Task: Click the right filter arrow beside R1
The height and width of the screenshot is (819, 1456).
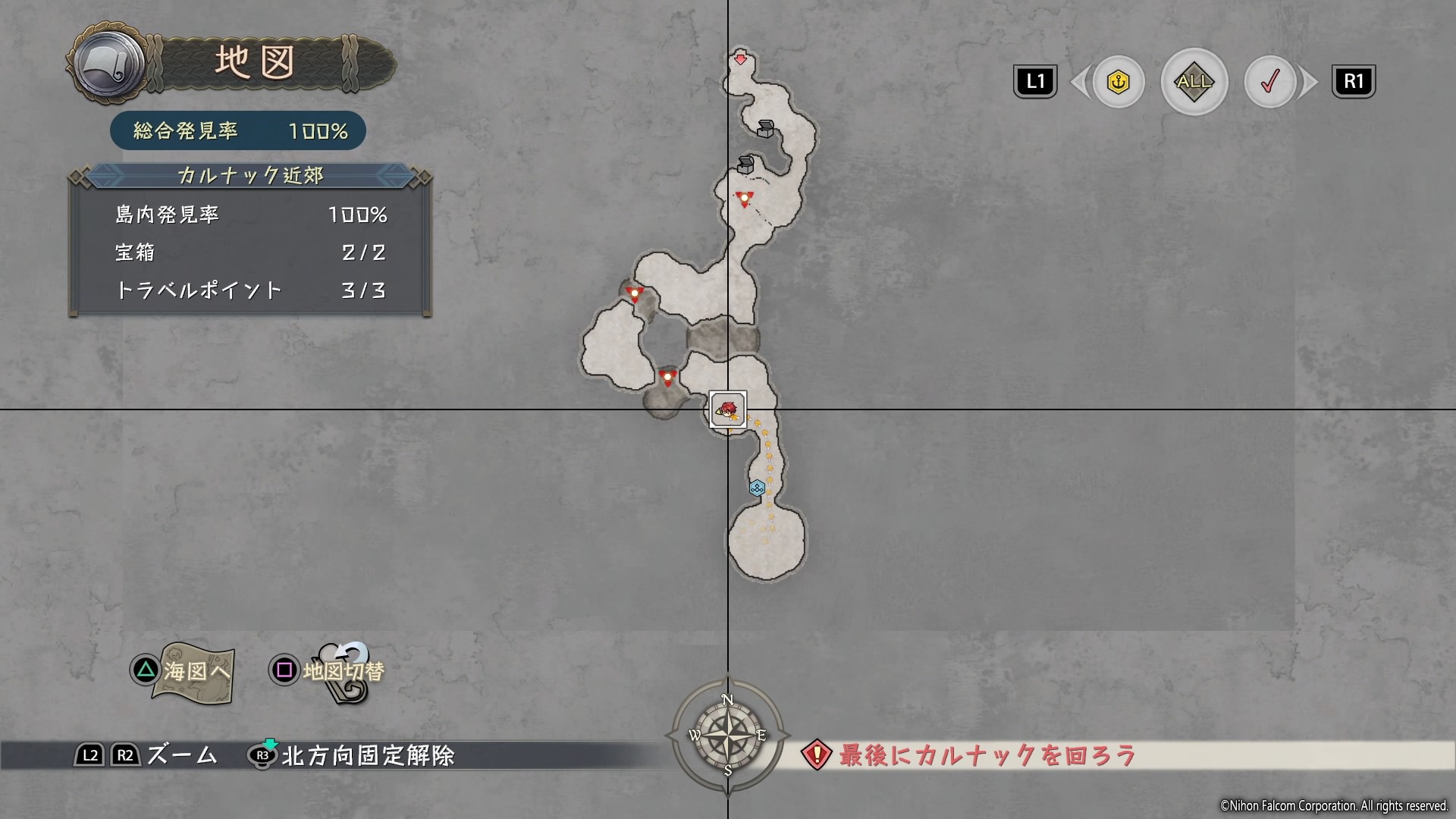Action: point(1310,82)
